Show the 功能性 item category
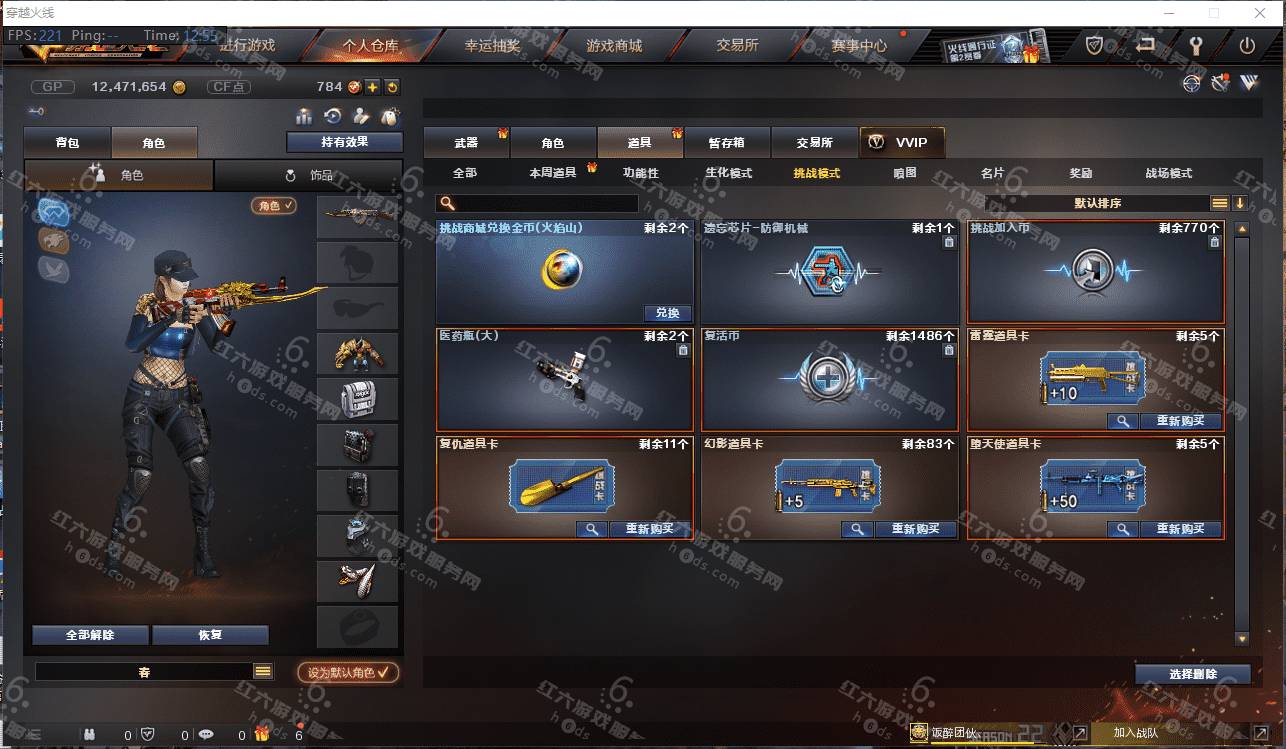The height and width of the screenshot is (749, 1286). click(x=641, y=173)
